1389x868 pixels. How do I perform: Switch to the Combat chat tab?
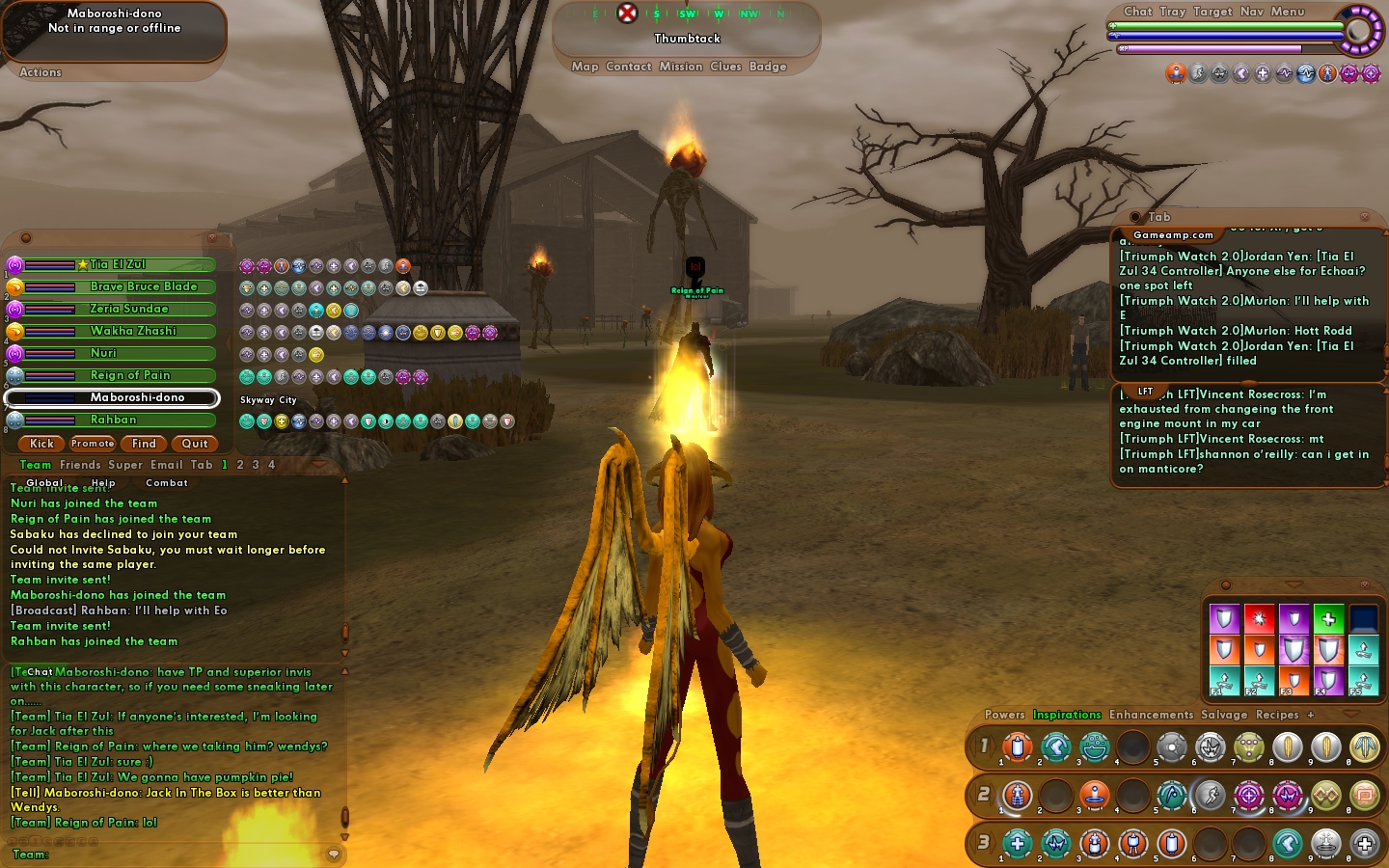(167, 483)
